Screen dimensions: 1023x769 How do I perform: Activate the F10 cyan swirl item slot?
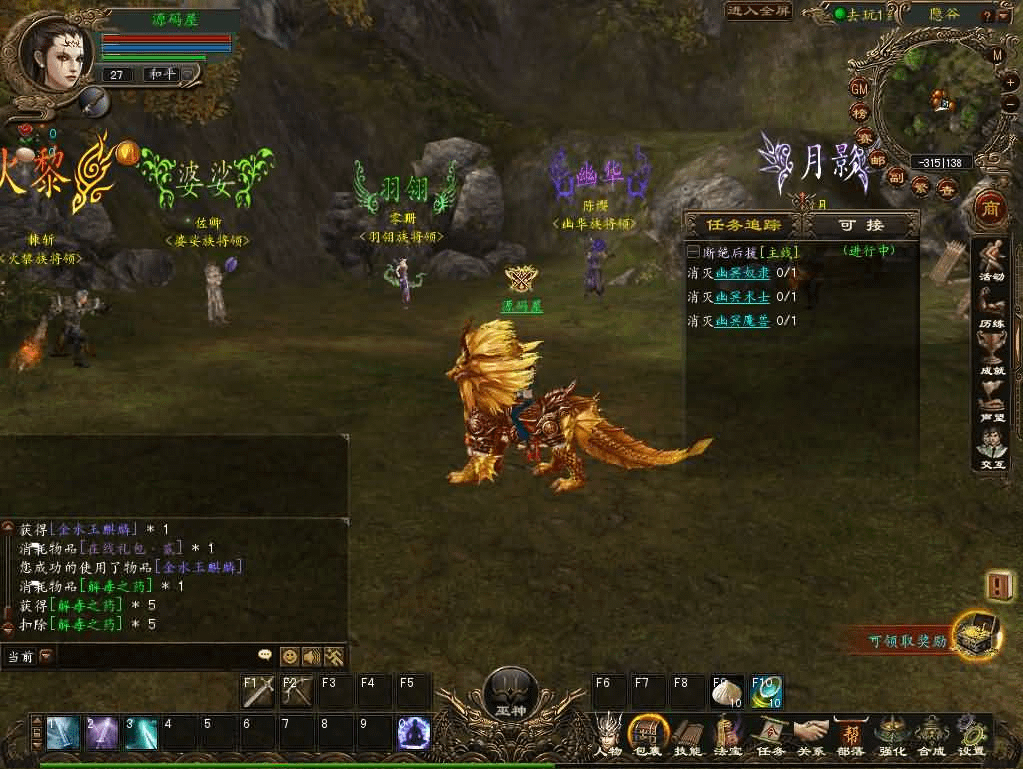tap(767, 691)
